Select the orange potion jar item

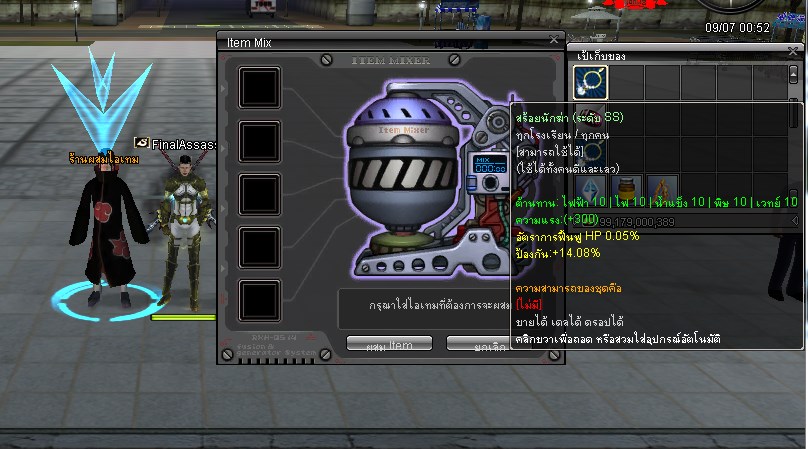624,189
